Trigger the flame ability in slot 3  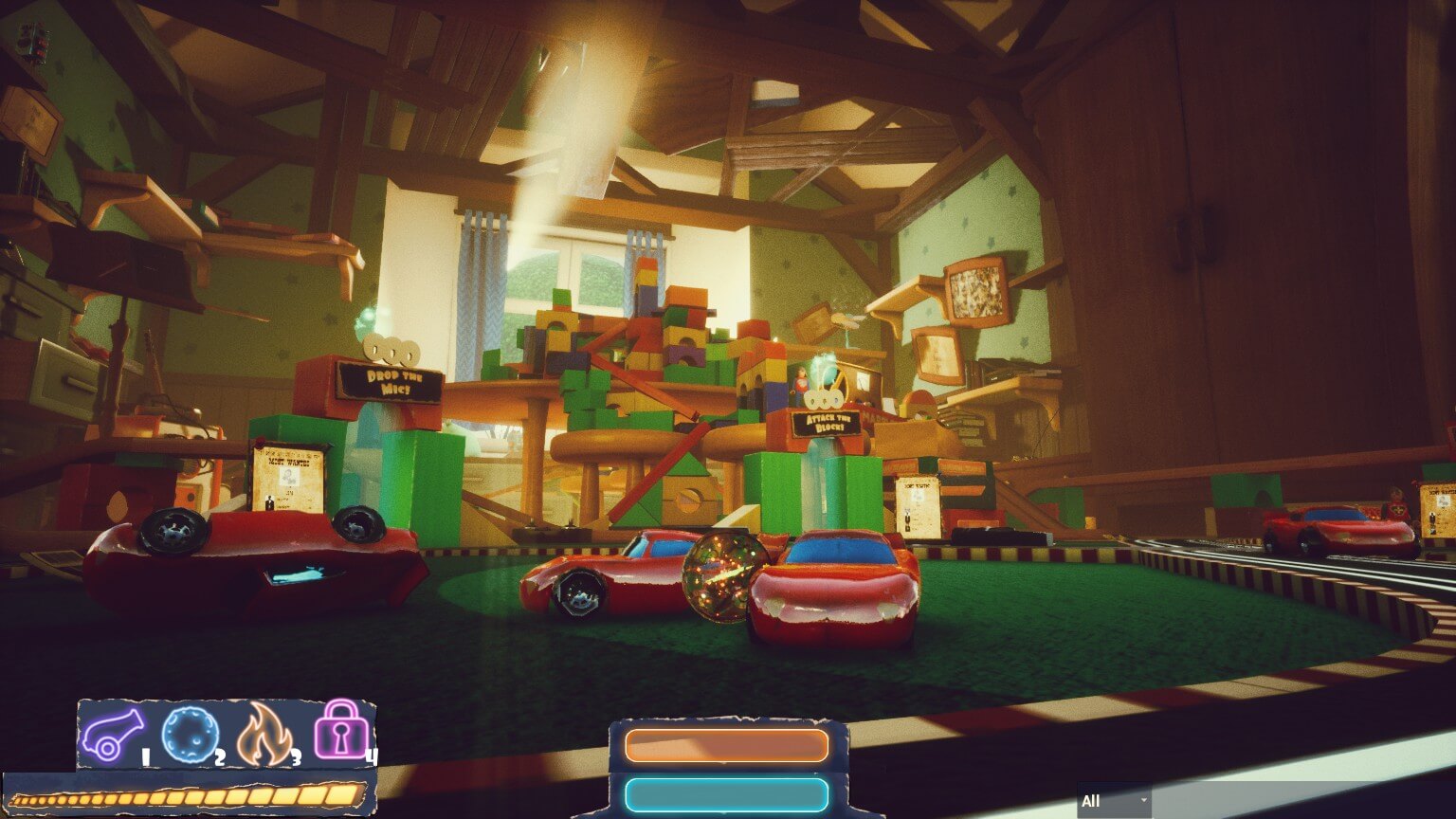click(x=266, y=732)
